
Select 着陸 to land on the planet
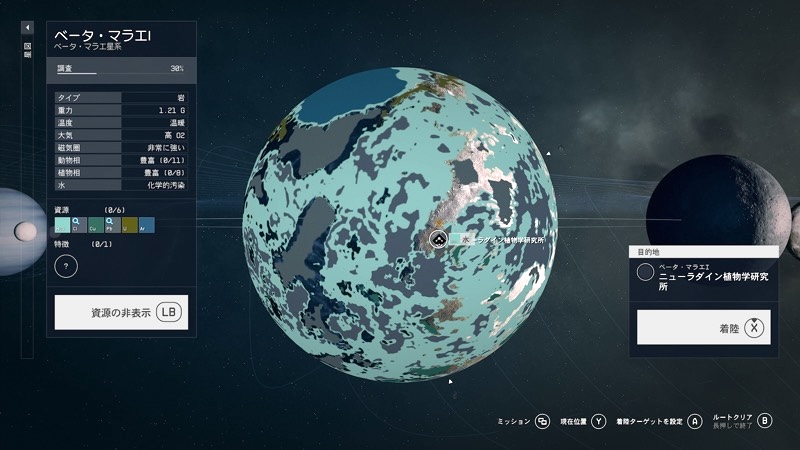coord(704,327)
